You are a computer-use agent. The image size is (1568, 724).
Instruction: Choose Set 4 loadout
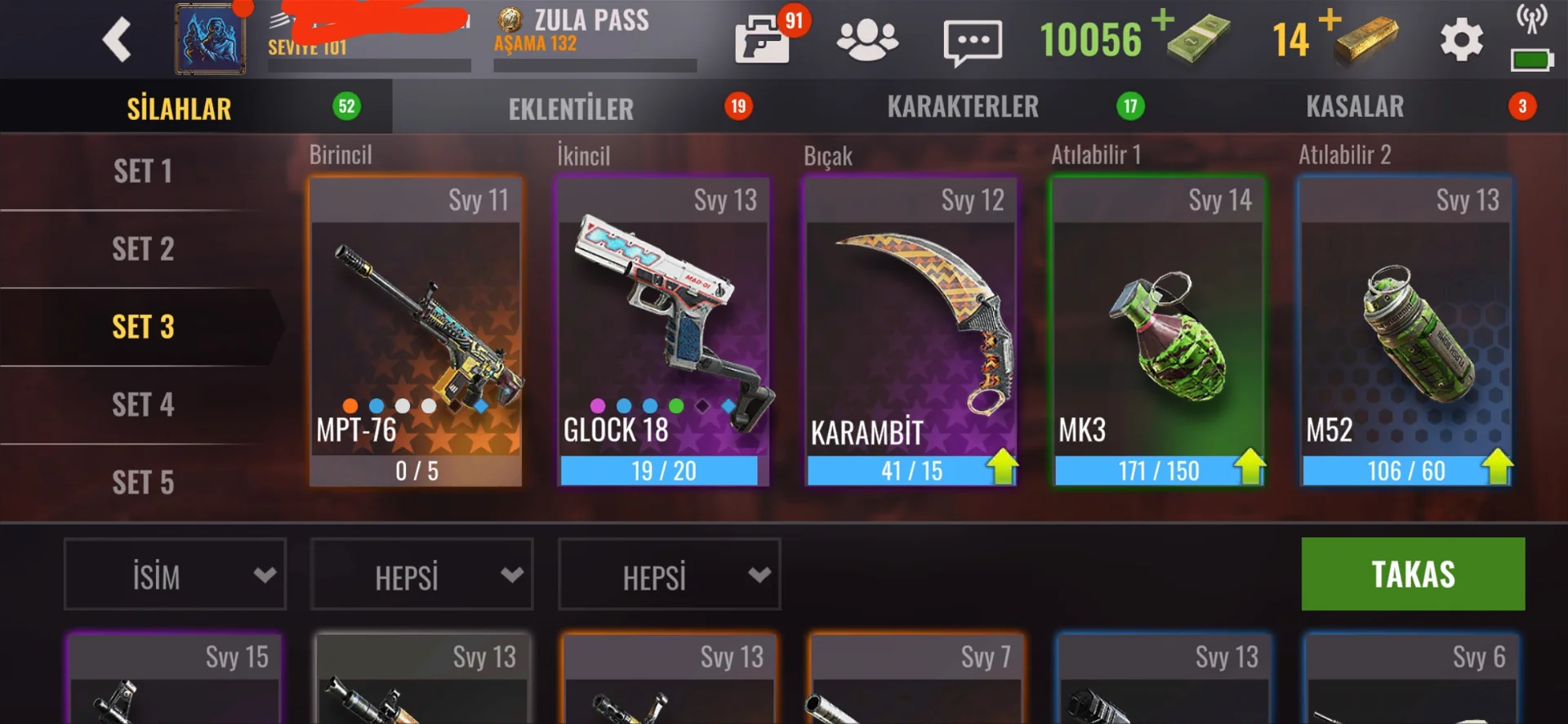[143, 405]
